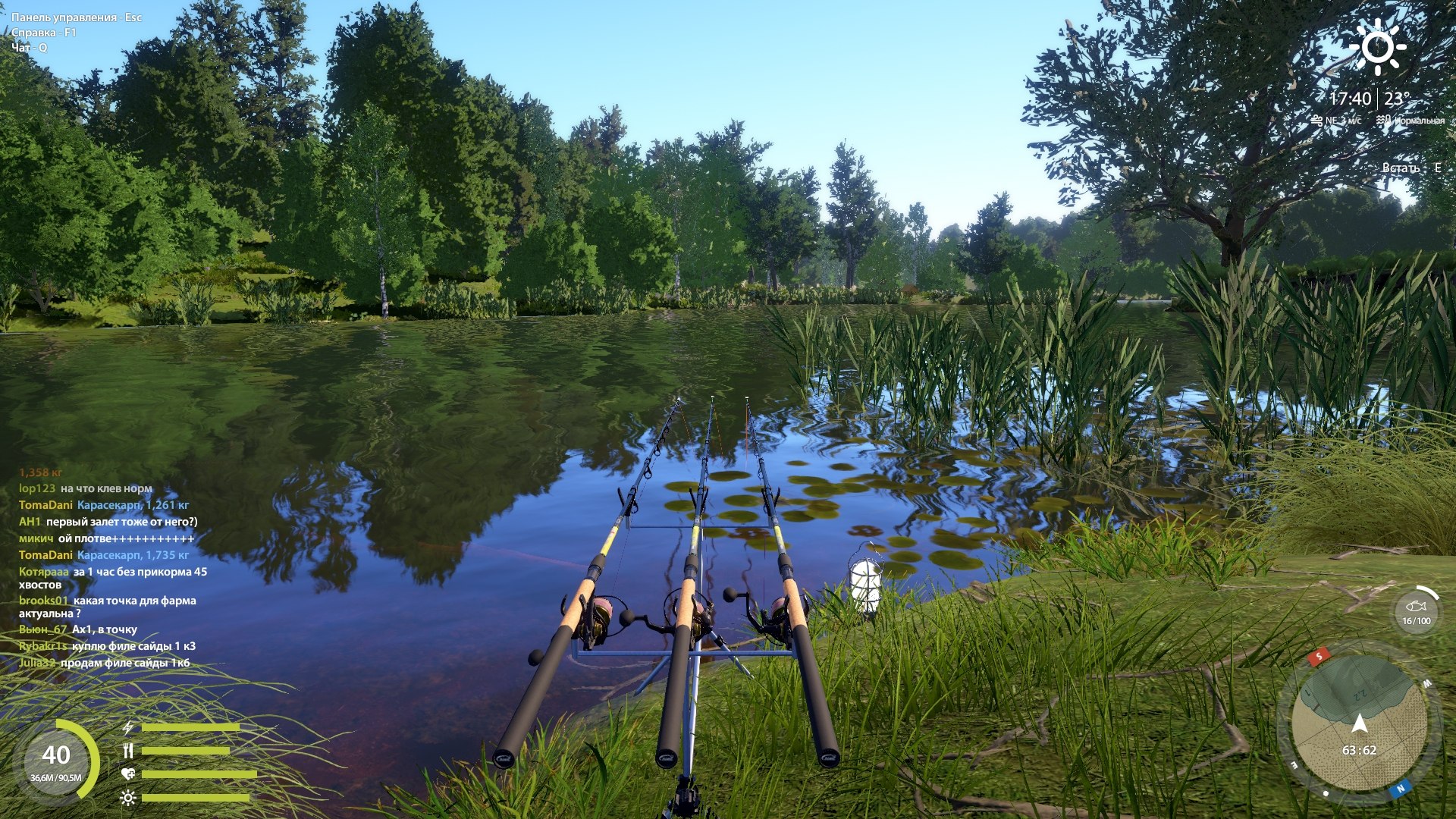Click the fork and knife hunger icon

point(128,750)
